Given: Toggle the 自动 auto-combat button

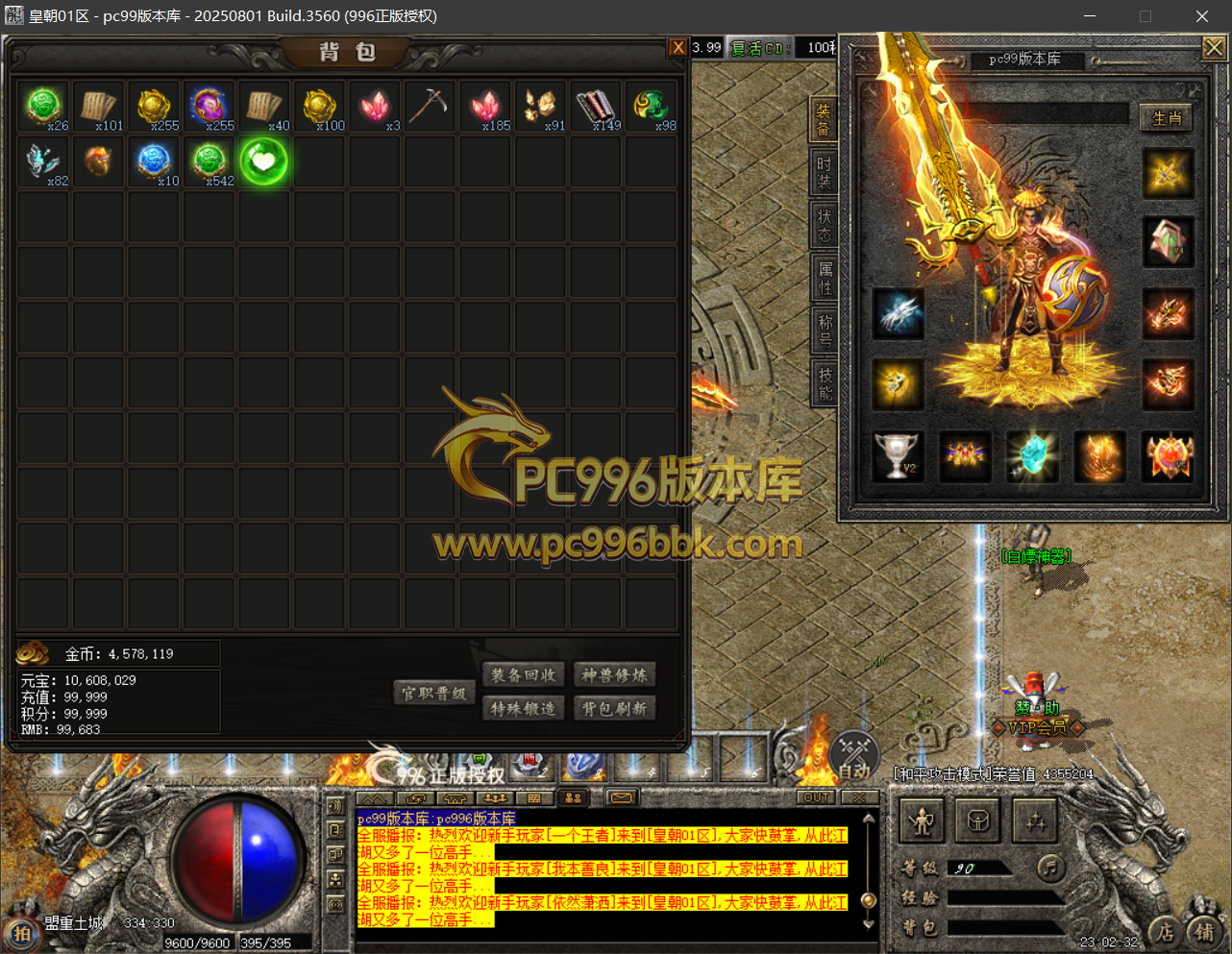Looking at the screenshot, I should tap(853, 758).
